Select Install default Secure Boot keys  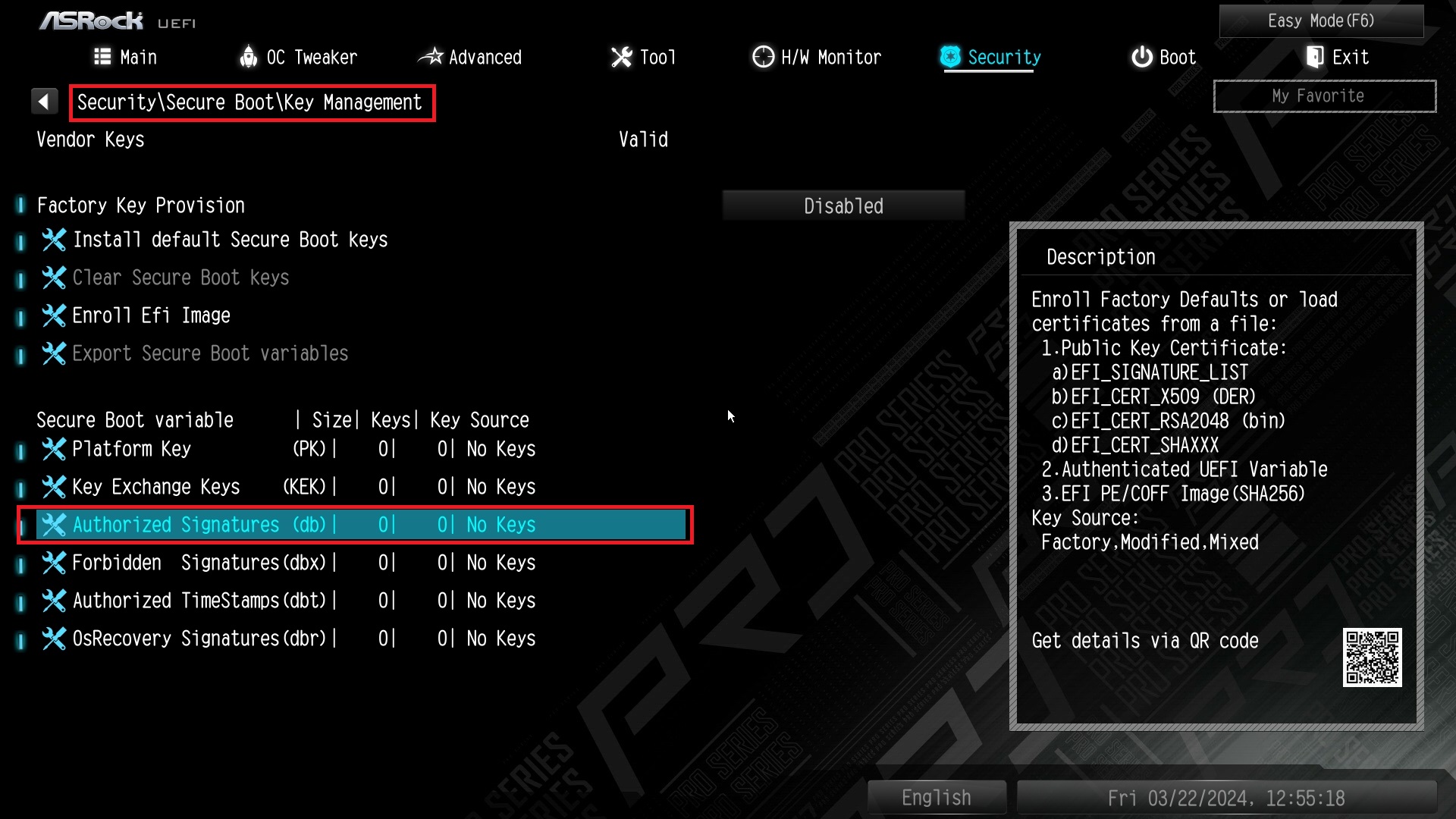[230, 240]
